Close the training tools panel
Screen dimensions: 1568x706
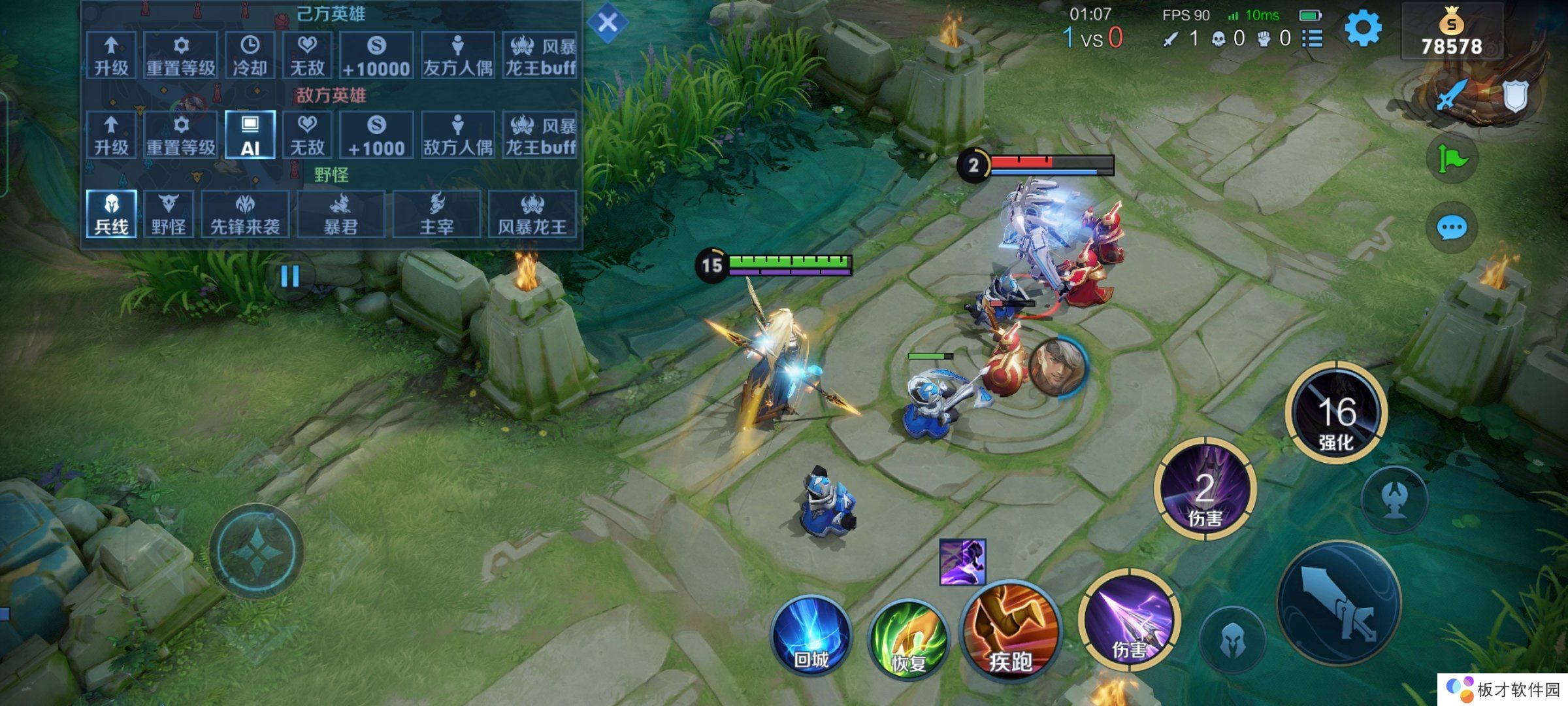click(608, 24)
